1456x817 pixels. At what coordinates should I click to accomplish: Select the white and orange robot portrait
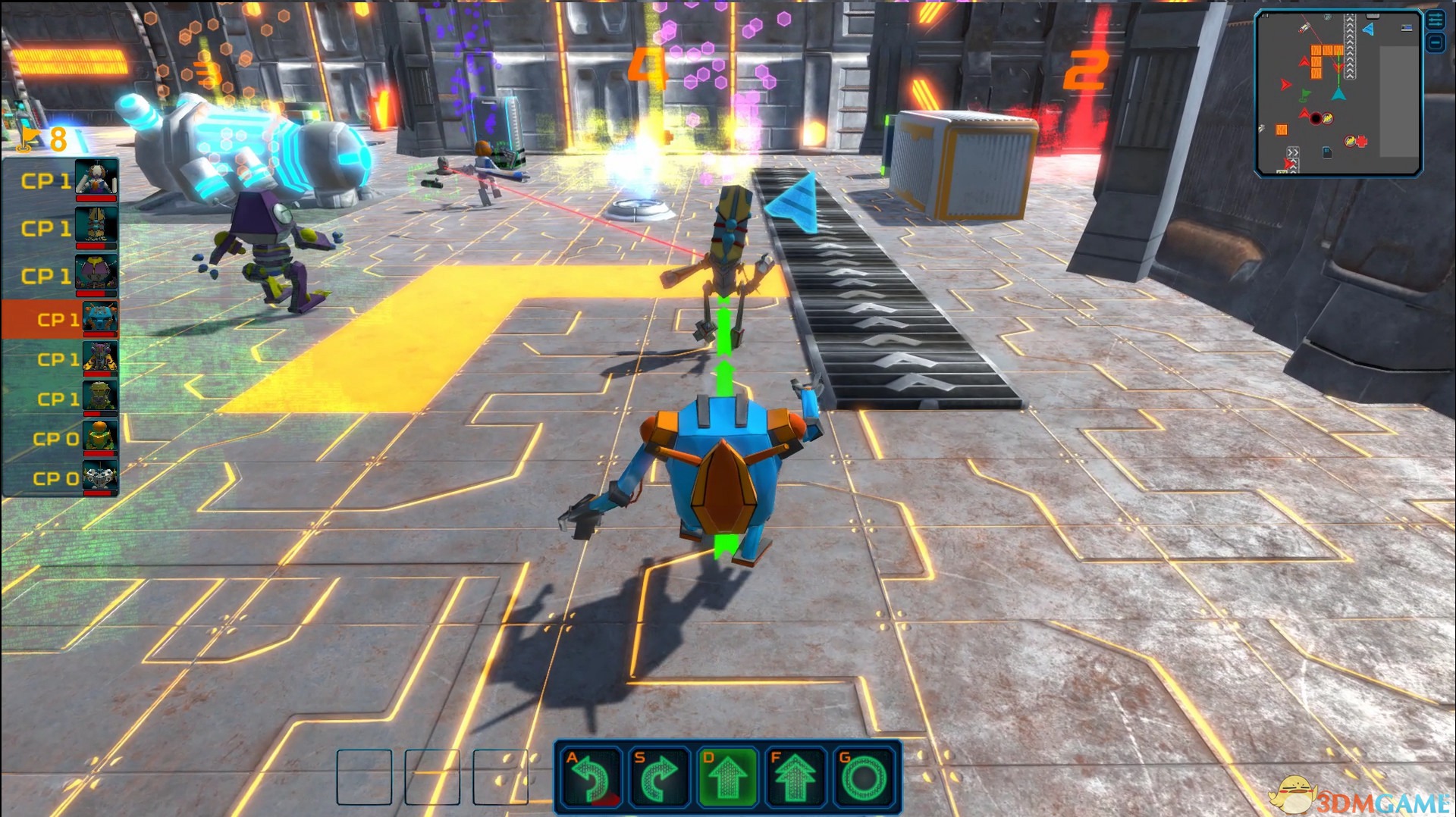pos(96,179)
